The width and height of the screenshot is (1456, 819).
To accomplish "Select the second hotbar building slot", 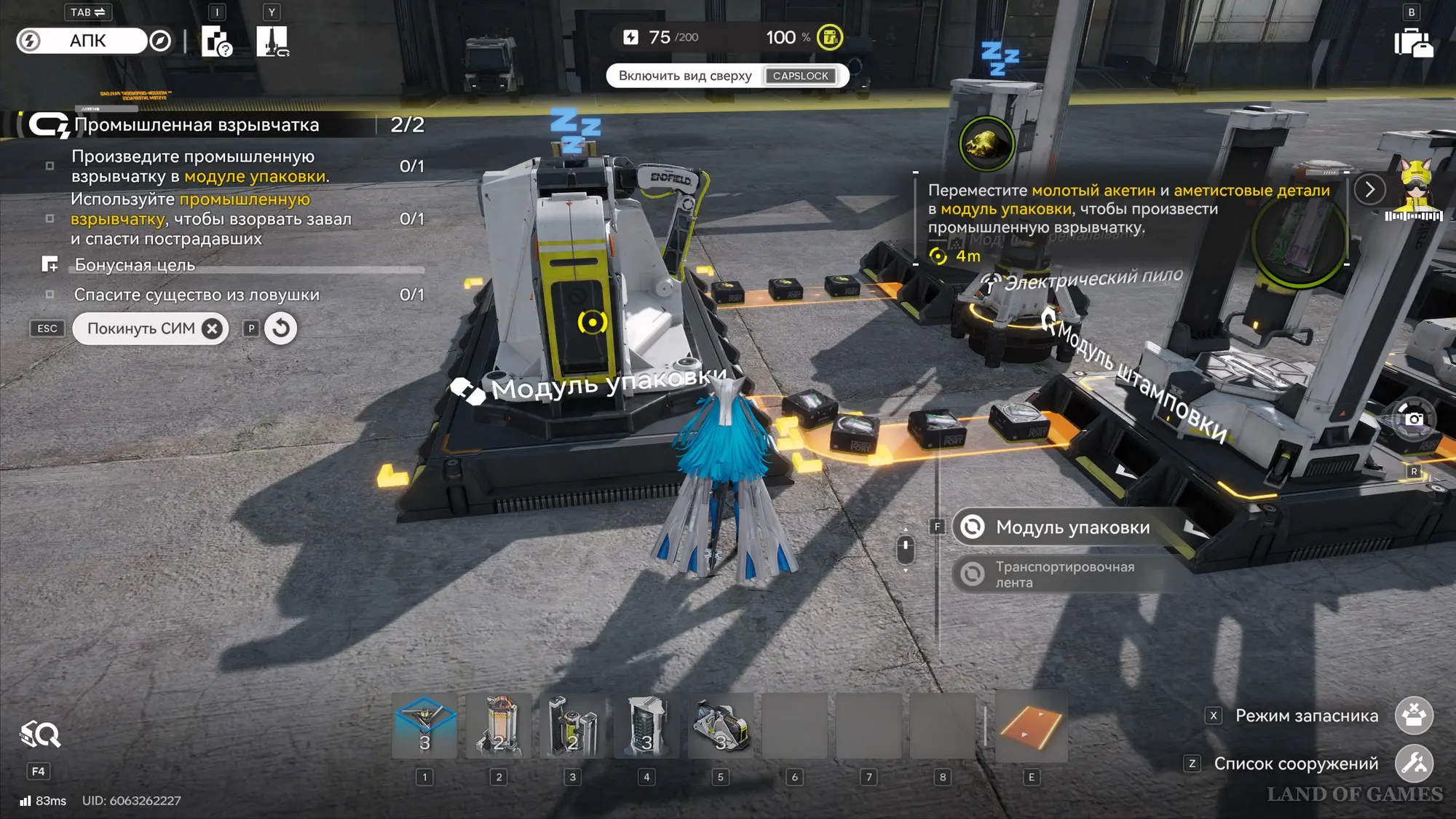I will [x=499, y=726].
